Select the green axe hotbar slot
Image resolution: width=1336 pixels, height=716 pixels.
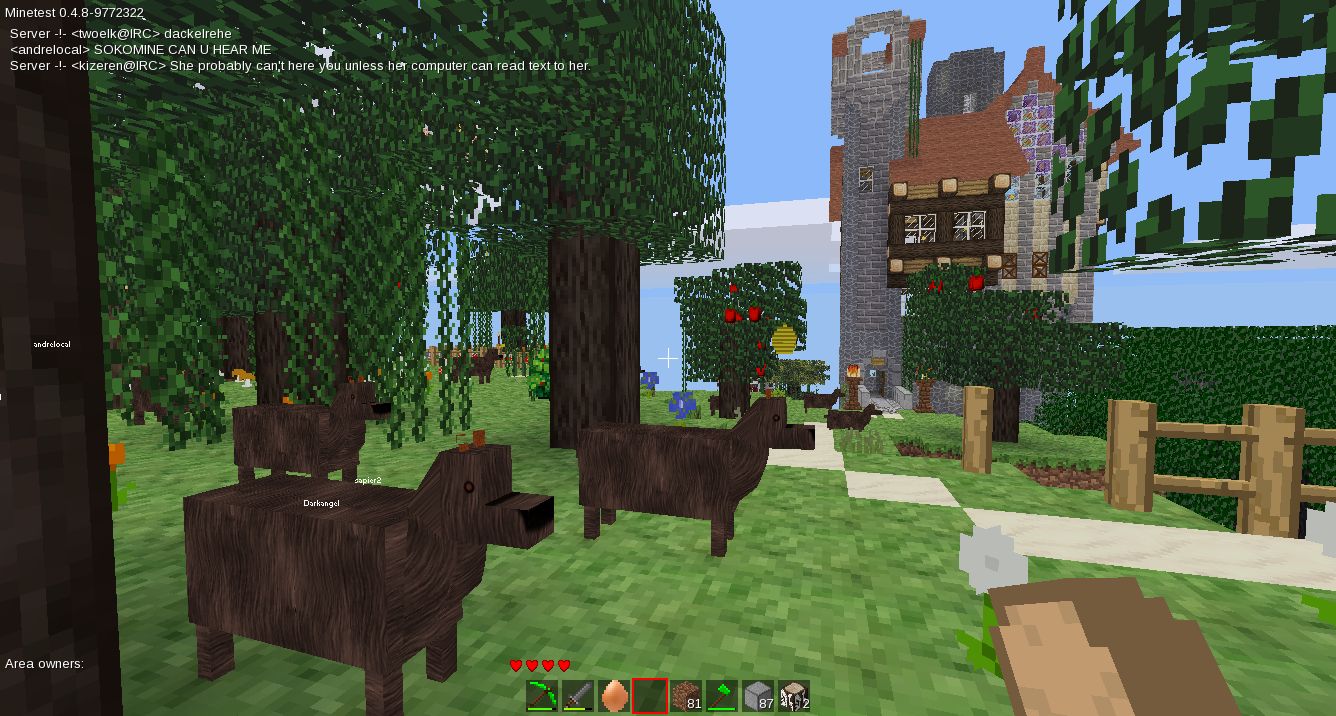722,695
